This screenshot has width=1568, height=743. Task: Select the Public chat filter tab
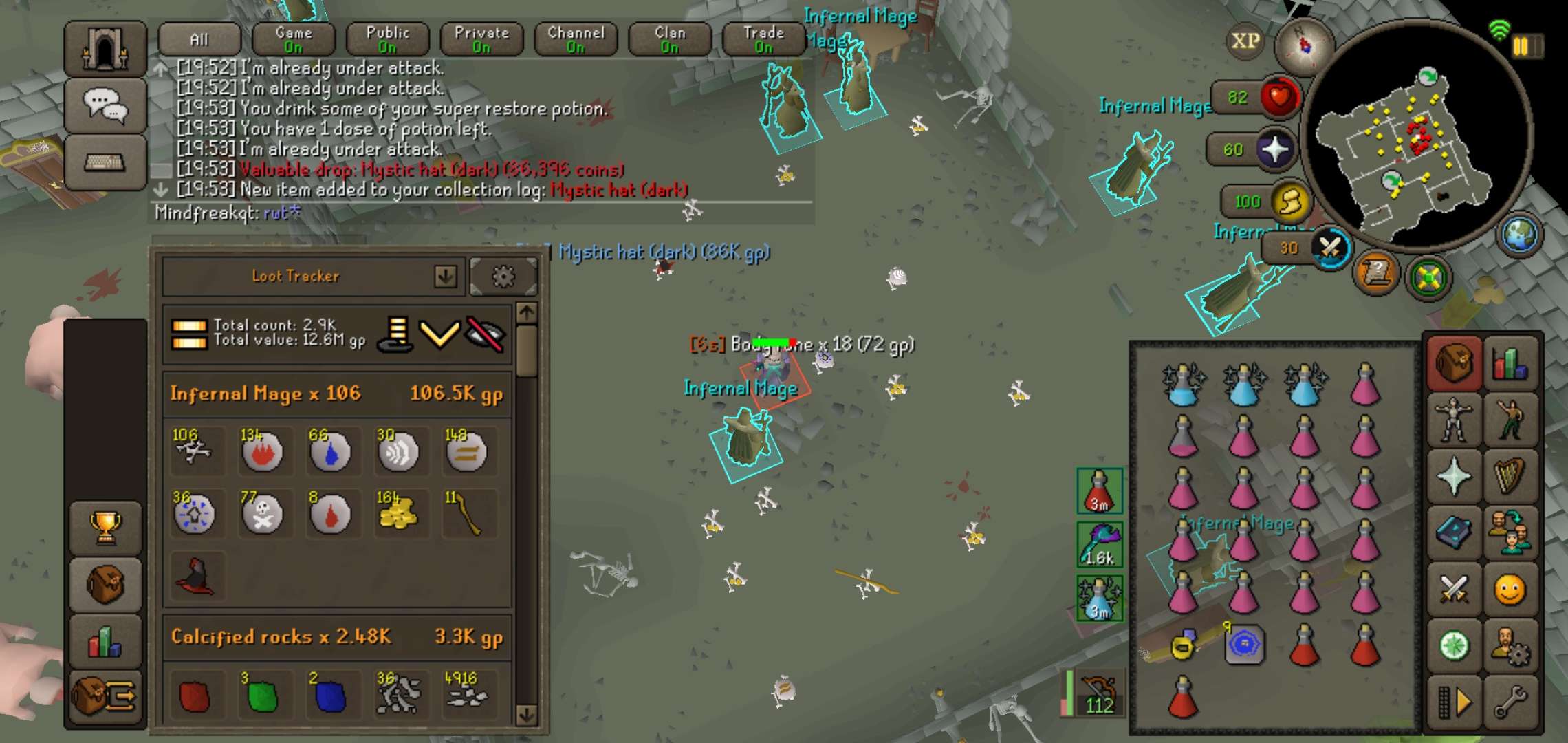pos(388,39)
